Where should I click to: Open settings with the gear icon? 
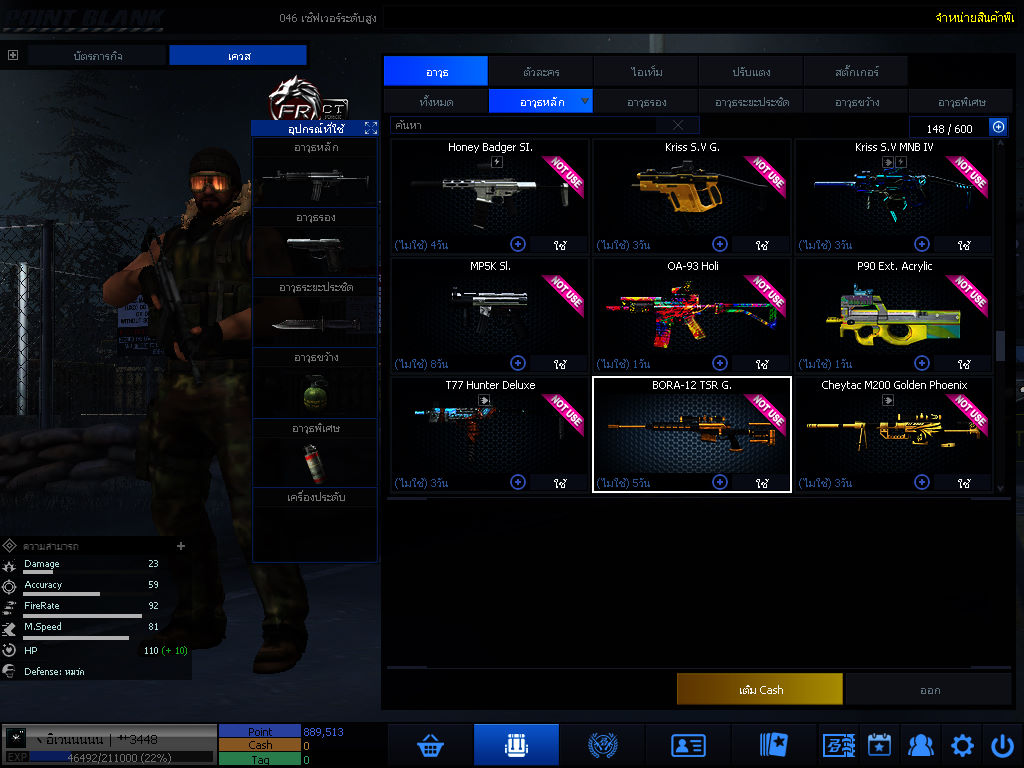[x=962, y=745]
